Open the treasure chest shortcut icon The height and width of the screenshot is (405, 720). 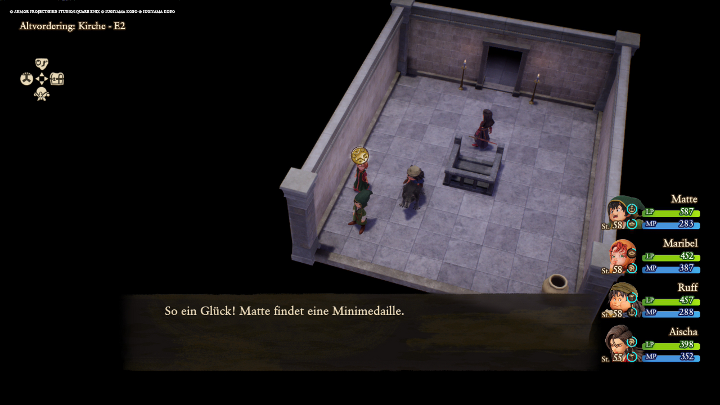(57, 79)
